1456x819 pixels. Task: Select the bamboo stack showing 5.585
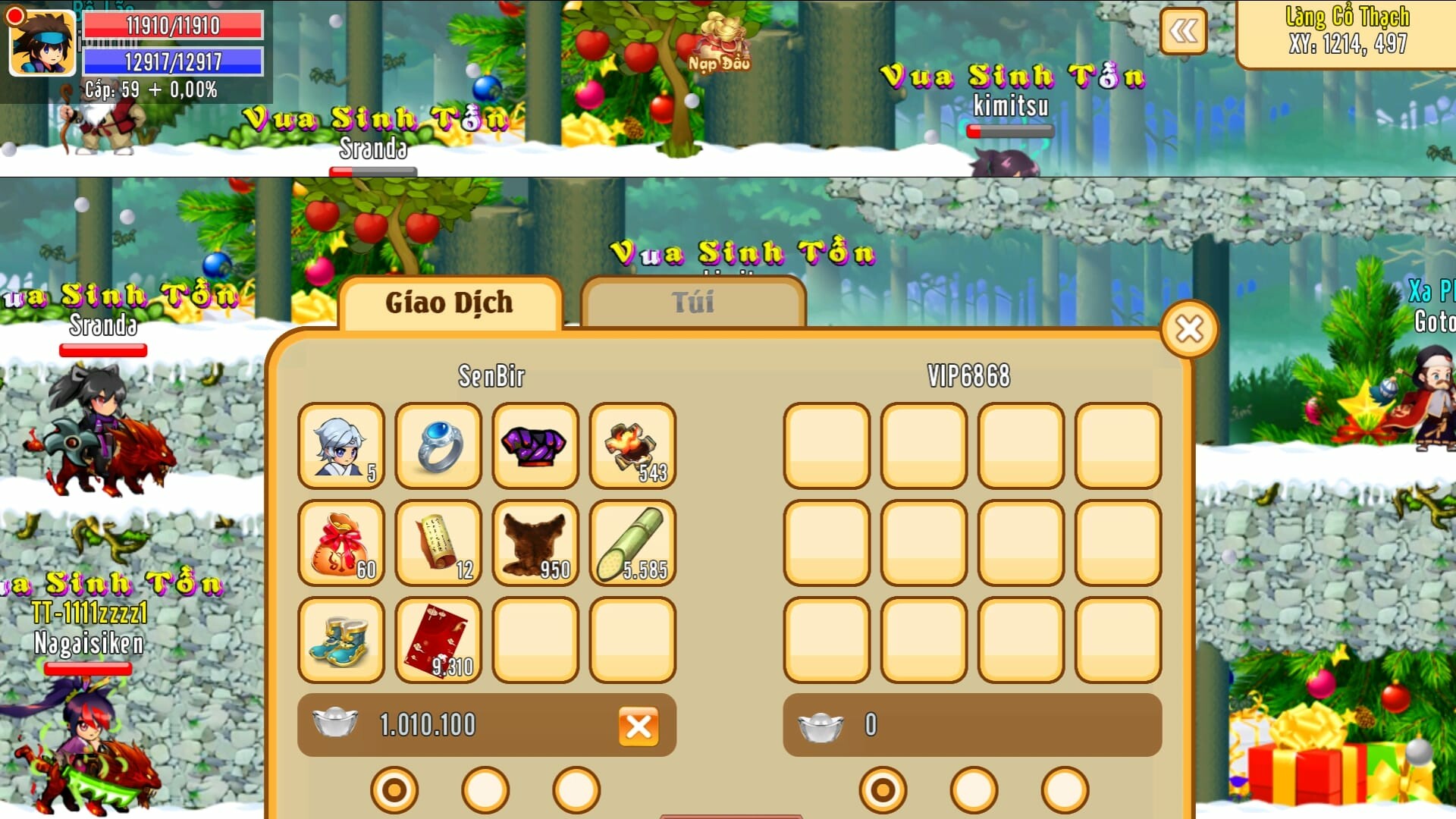tap(632, 544)
